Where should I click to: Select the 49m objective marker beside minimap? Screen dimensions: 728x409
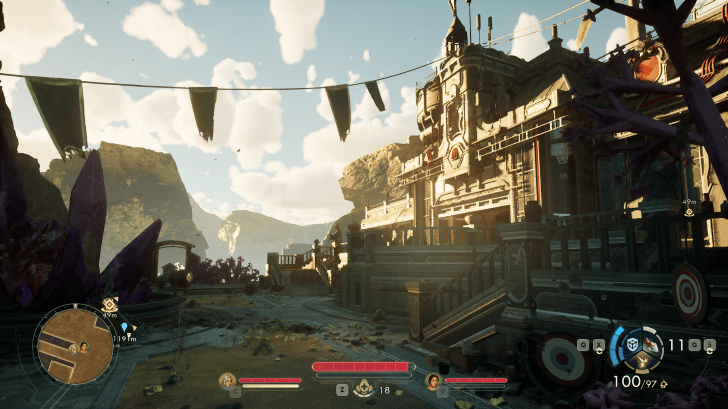(110, 303)
